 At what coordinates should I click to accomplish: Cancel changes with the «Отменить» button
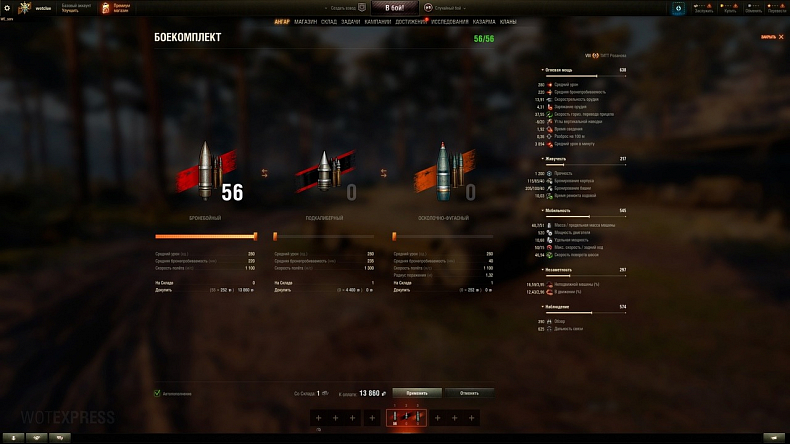469,393
